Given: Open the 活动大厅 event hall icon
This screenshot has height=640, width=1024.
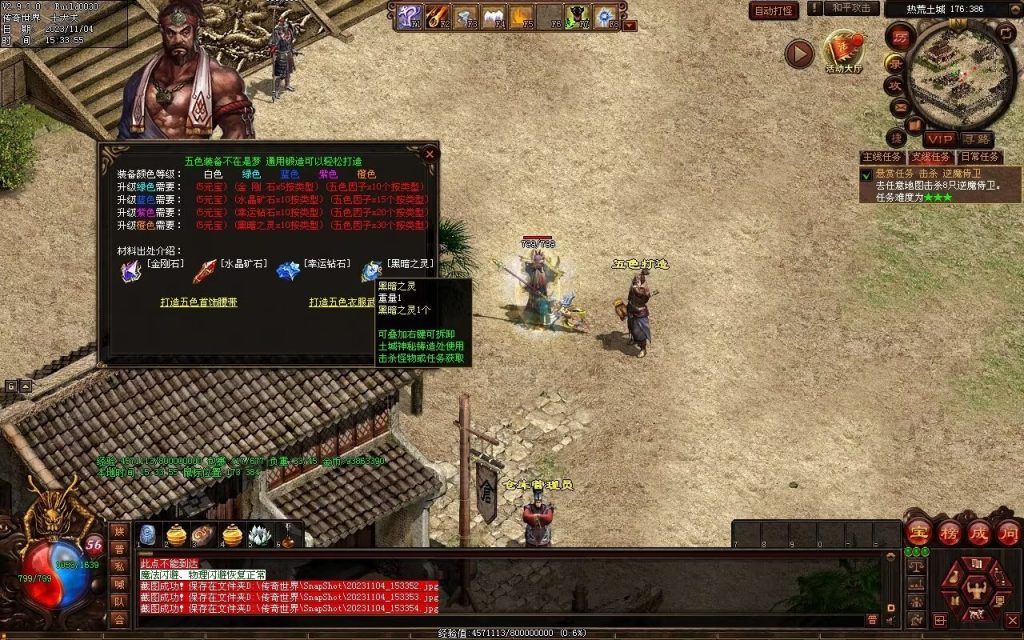Looking at the screenshot, I should point(843,52).
